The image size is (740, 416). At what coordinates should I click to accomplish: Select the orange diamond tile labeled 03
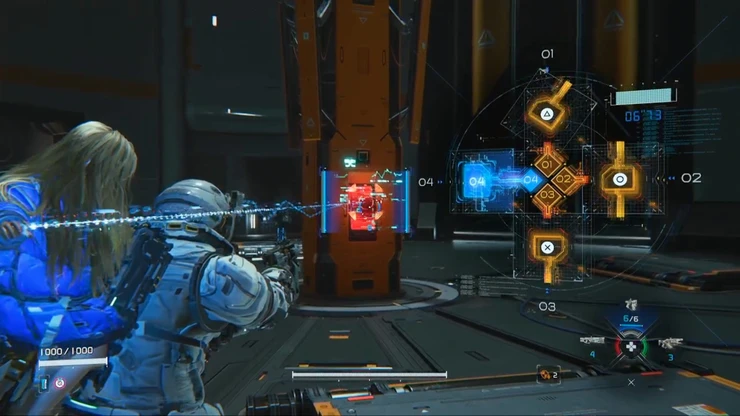pos(546,197)
